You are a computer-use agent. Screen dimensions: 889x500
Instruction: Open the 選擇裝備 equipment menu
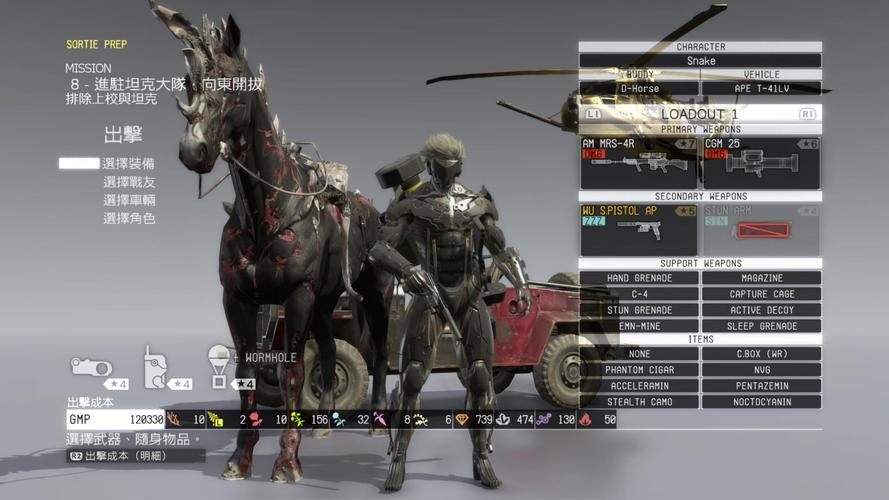tap(129, 163)
